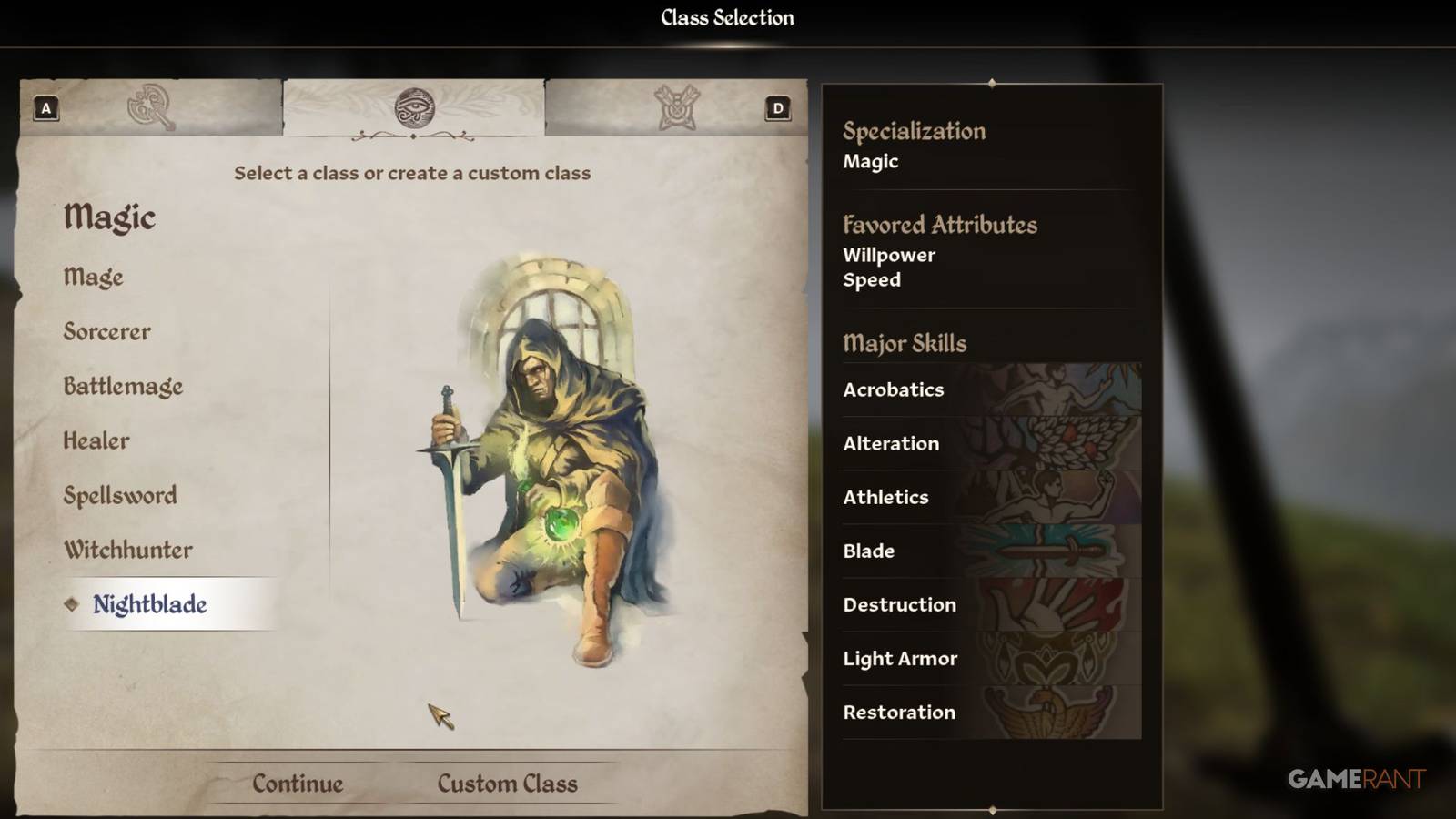The width and height of the screenshot is (1456, 819).
Task: Choose the Spellsword class entry
Action: (x=119, y=496)
